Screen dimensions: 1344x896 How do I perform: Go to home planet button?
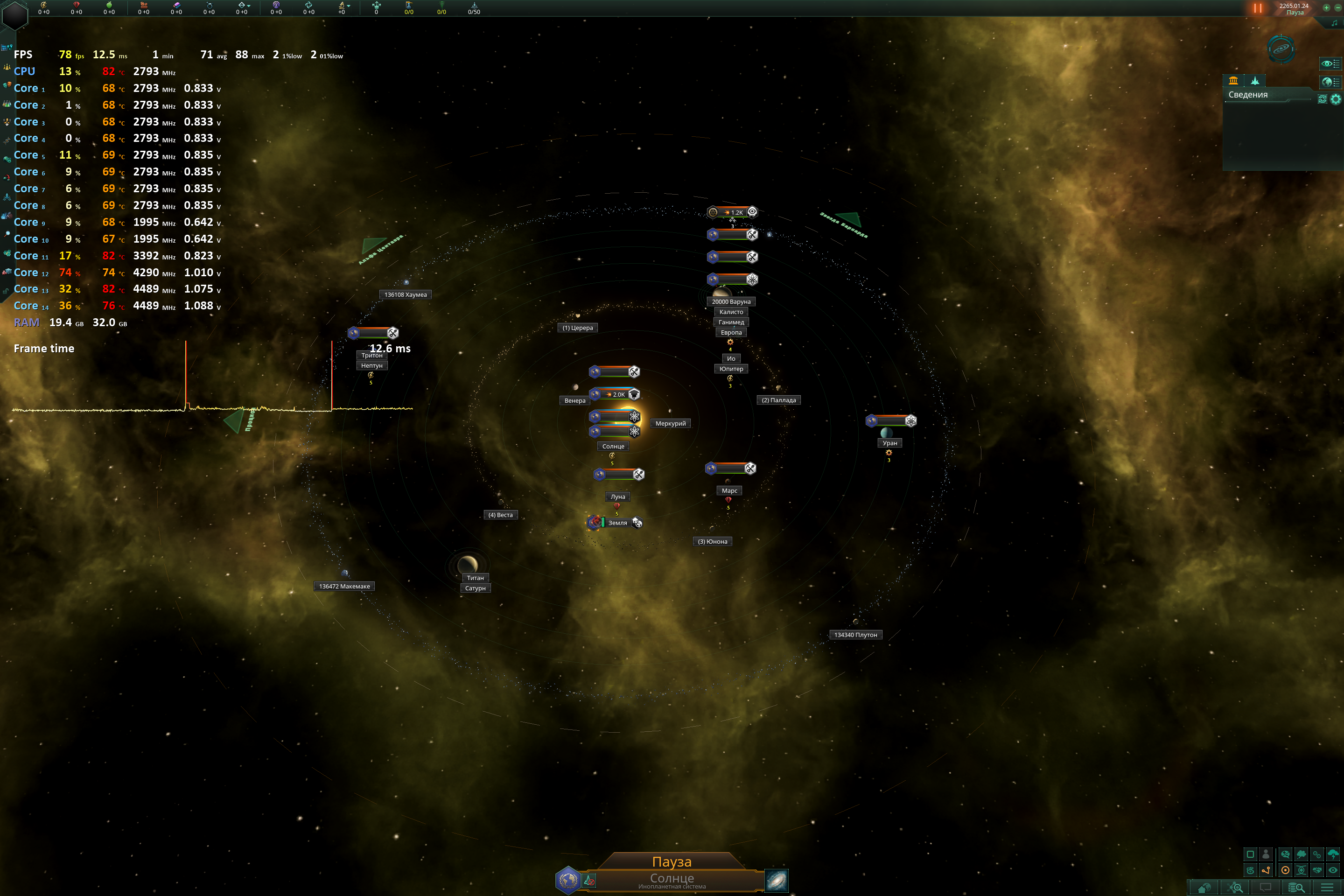[1204, 888]
